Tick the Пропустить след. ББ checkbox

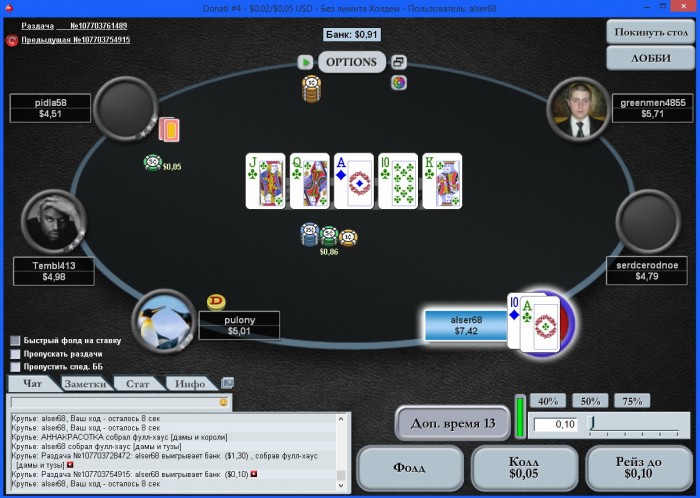tap(15, 367)
